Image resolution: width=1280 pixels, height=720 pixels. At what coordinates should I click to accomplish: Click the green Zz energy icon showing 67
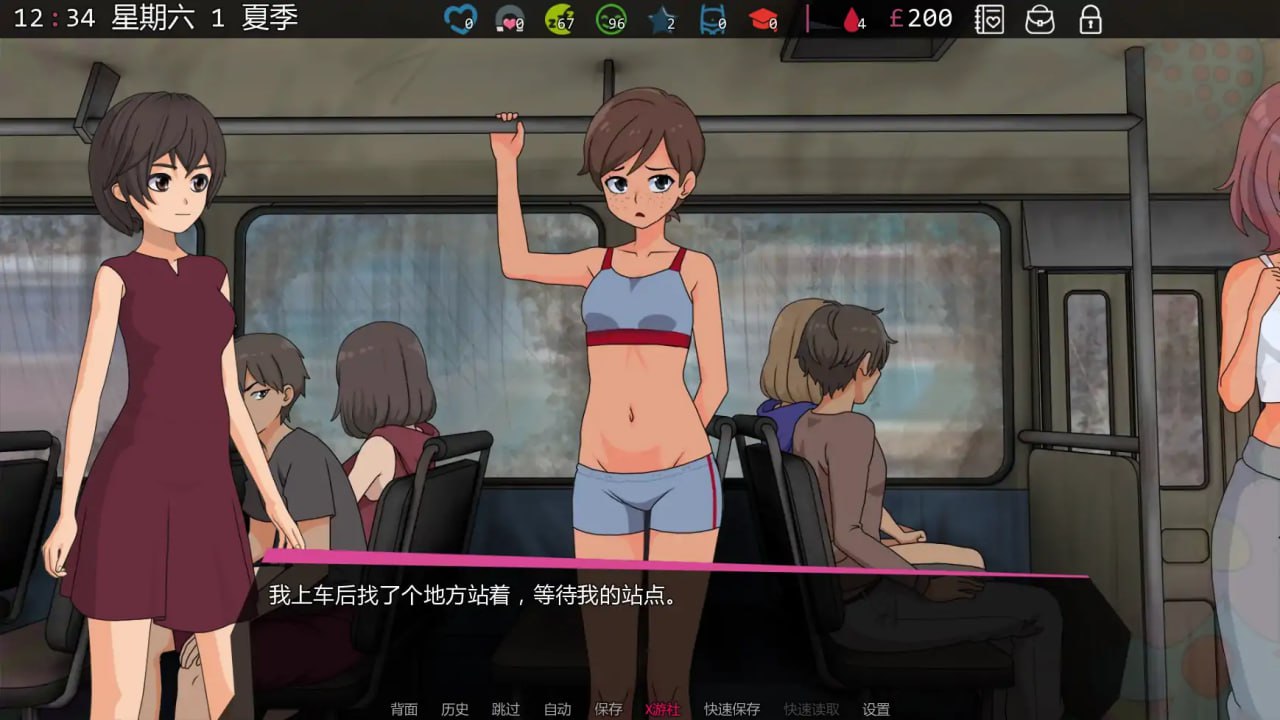[x=558, y=18]
